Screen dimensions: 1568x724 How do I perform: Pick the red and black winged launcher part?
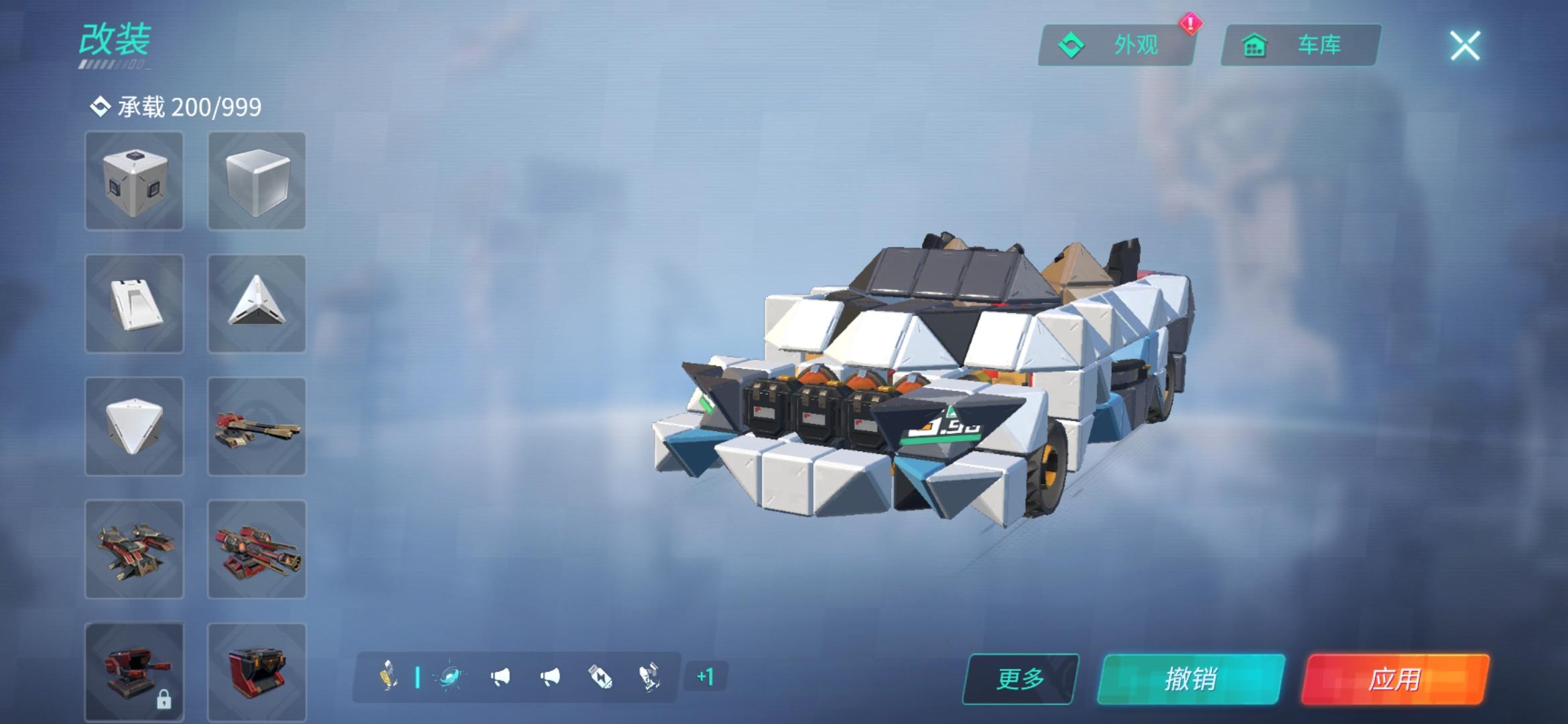[x=134, y=550]
